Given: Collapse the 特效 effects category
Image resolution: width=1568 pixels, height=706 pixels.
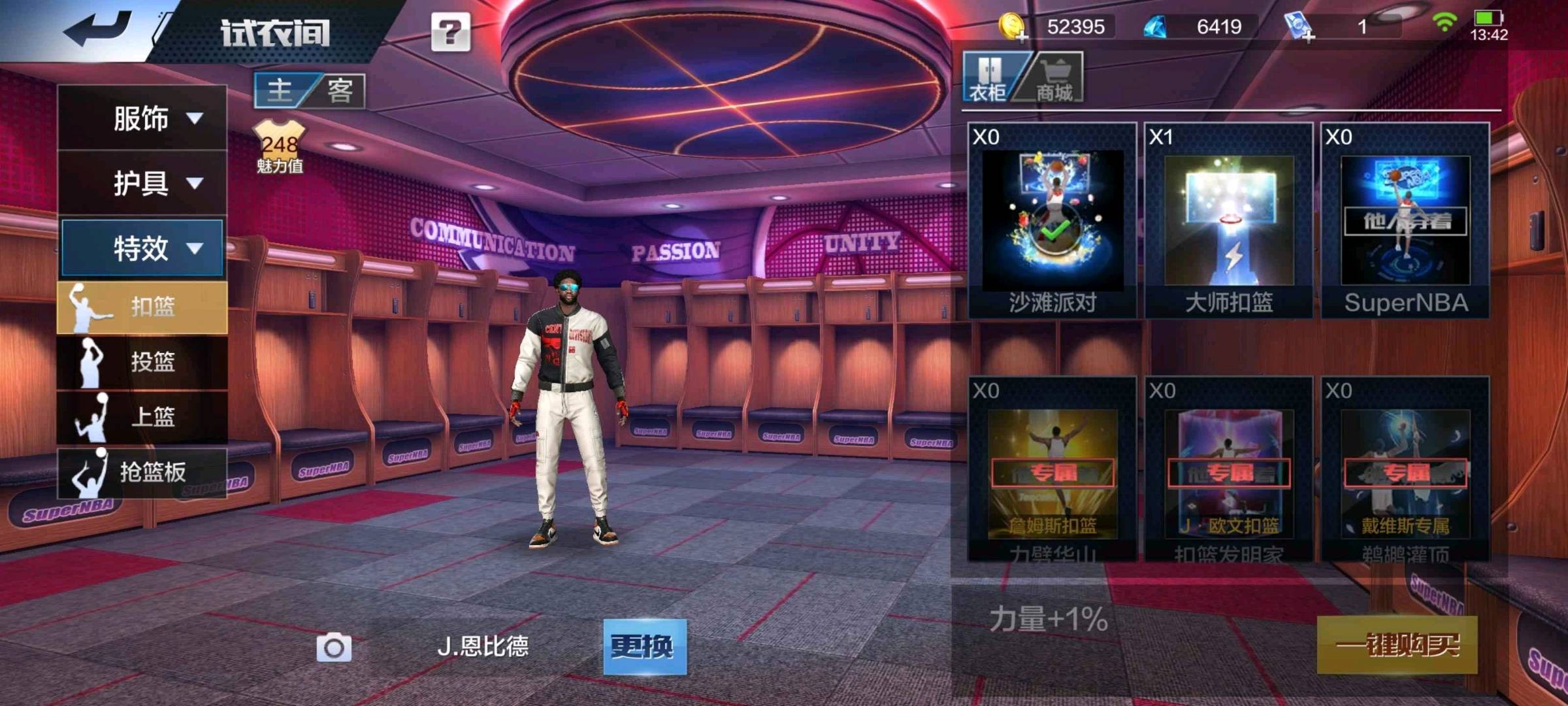Looking at the screenshot, I should tap(142, 248).
